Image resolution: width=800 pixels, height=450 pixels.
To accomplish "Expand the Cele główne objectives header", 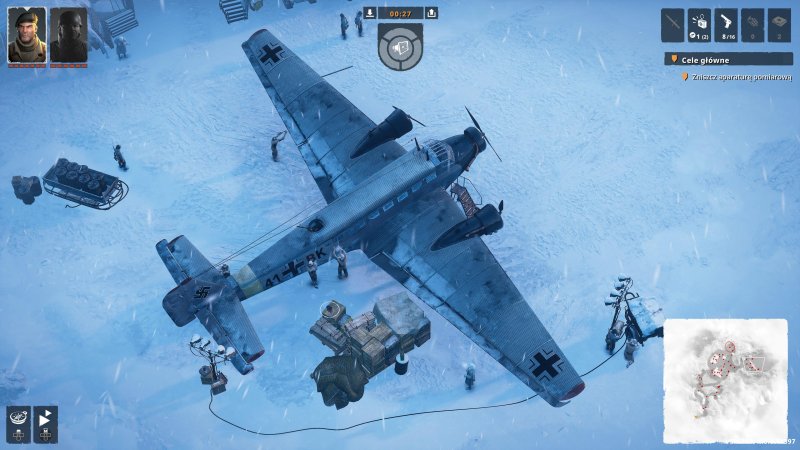I will click(728, 59).
